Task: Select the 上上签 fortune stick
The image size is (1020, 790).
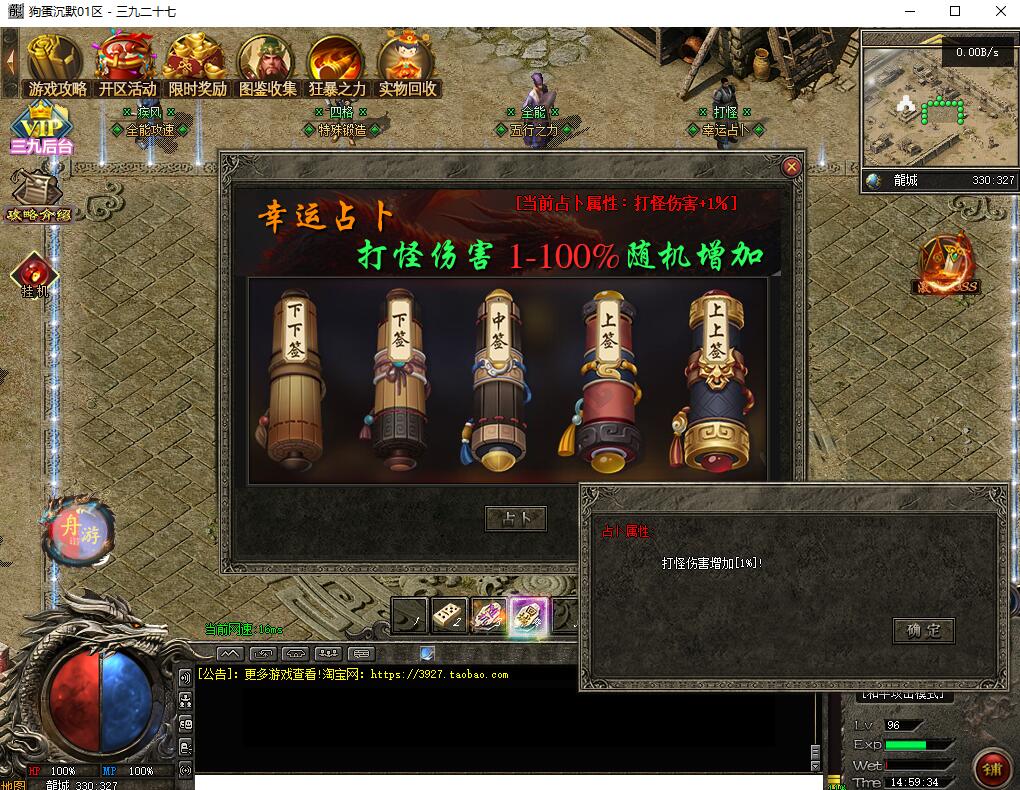Action: click(715, 380)
